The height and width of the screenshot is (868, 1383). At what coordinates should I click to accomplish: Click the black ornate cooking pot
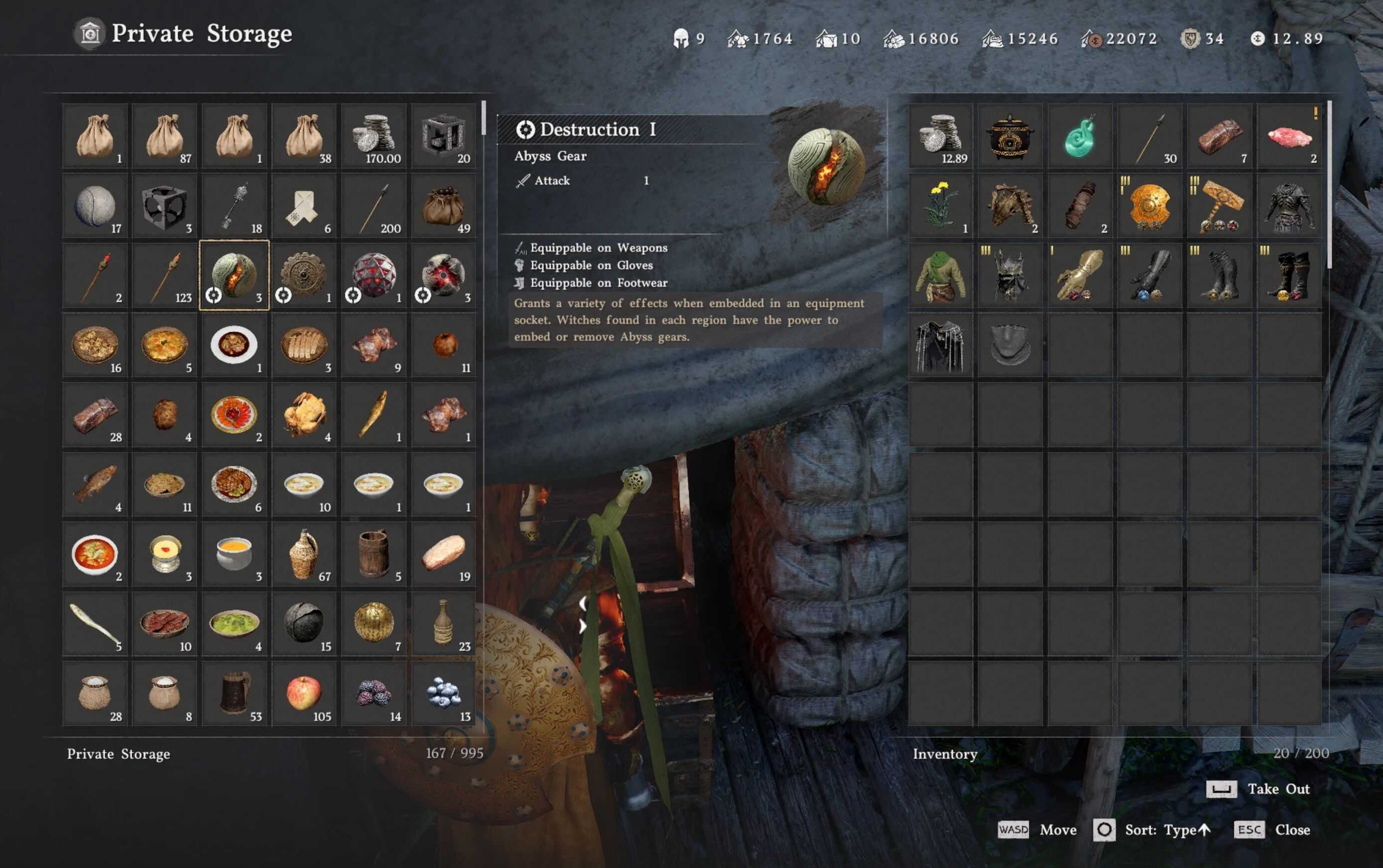pyautogui.click(x=1010, y=136)
